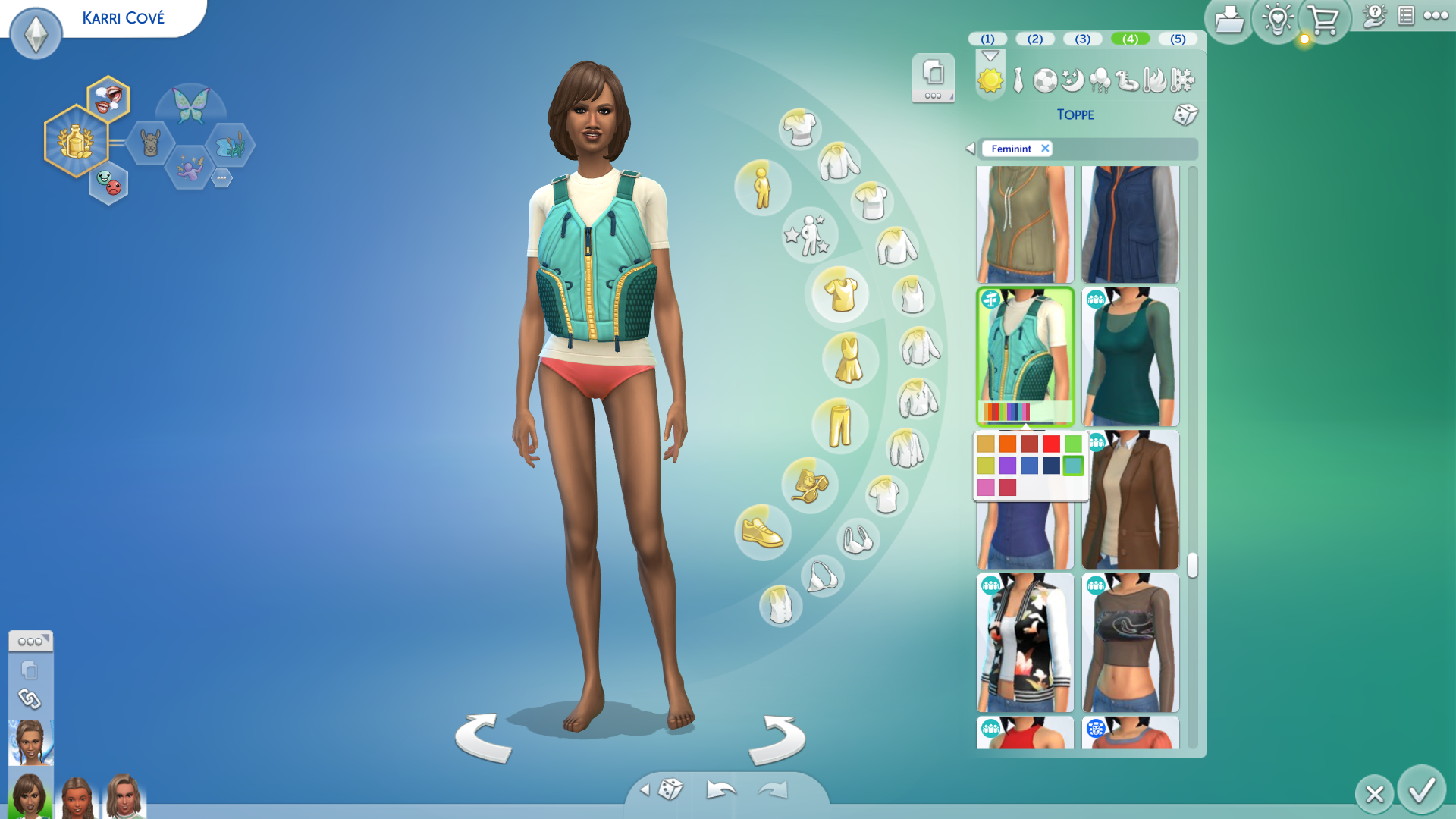The height and width of the screenshot is (819, 1456).
Task: Remove the Feminint filter tag
Action: (x=1045, y=149)
